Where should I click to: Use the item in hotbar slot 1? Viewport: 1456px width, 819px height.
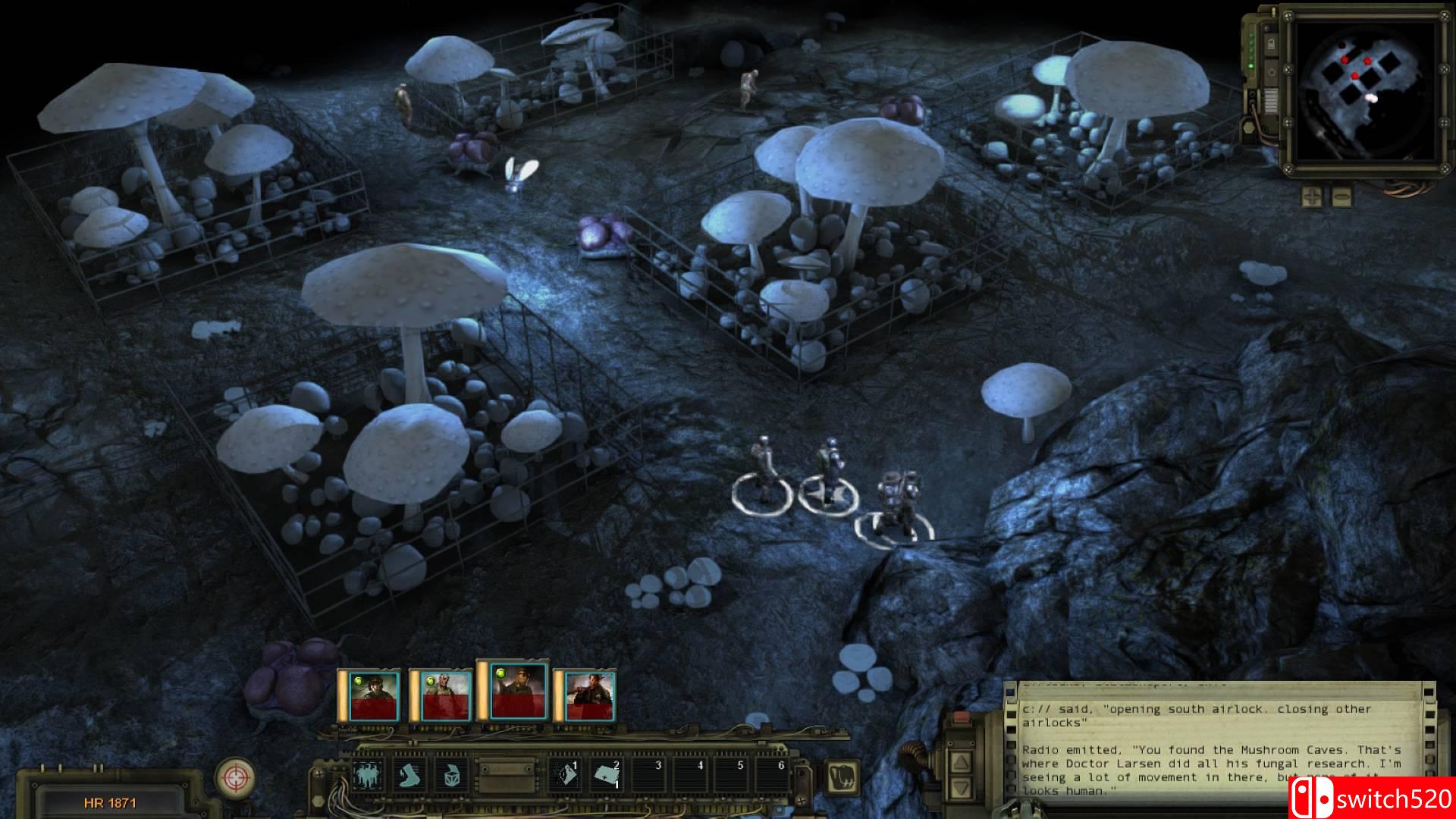pyautogui.click(x=564, y=776)
